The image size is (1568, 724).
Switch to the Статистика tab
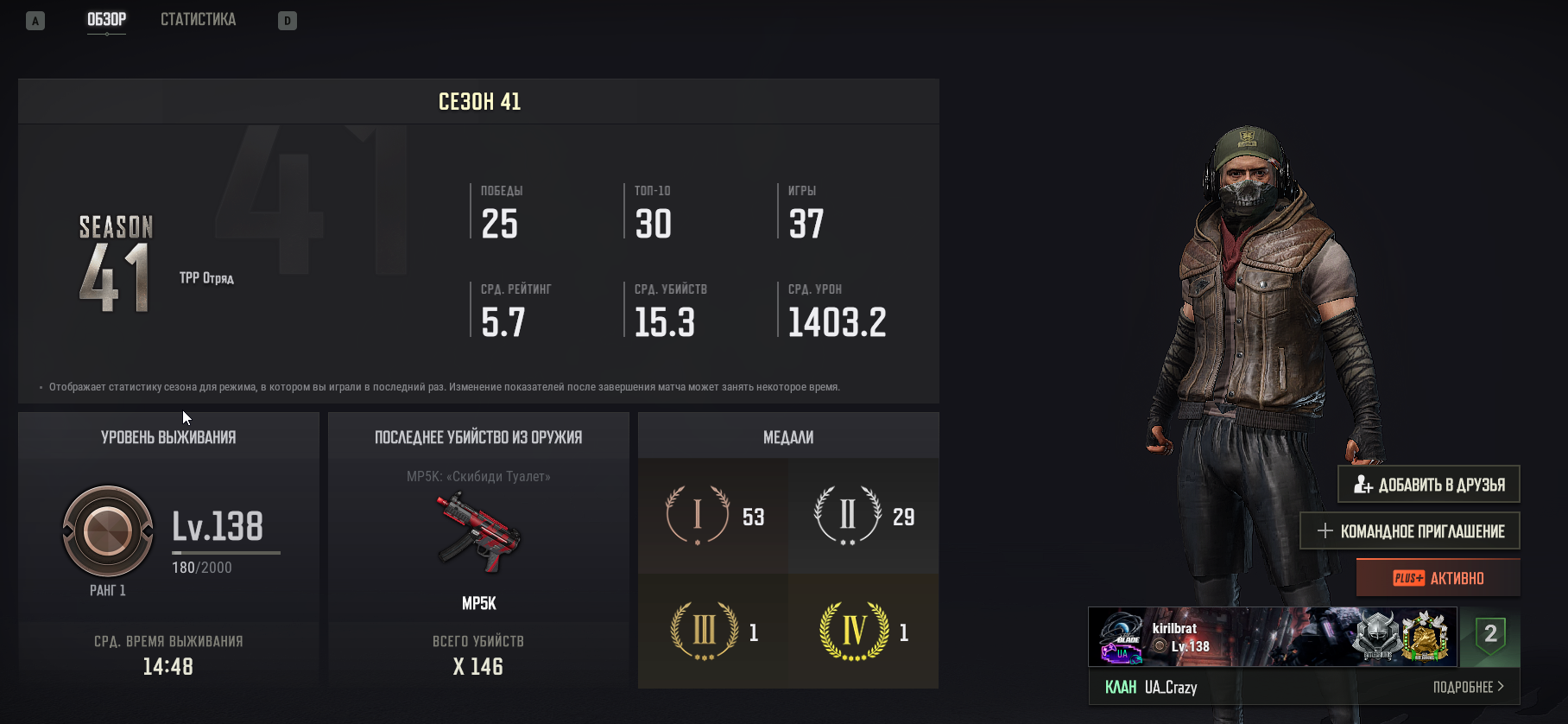point(198,19)
